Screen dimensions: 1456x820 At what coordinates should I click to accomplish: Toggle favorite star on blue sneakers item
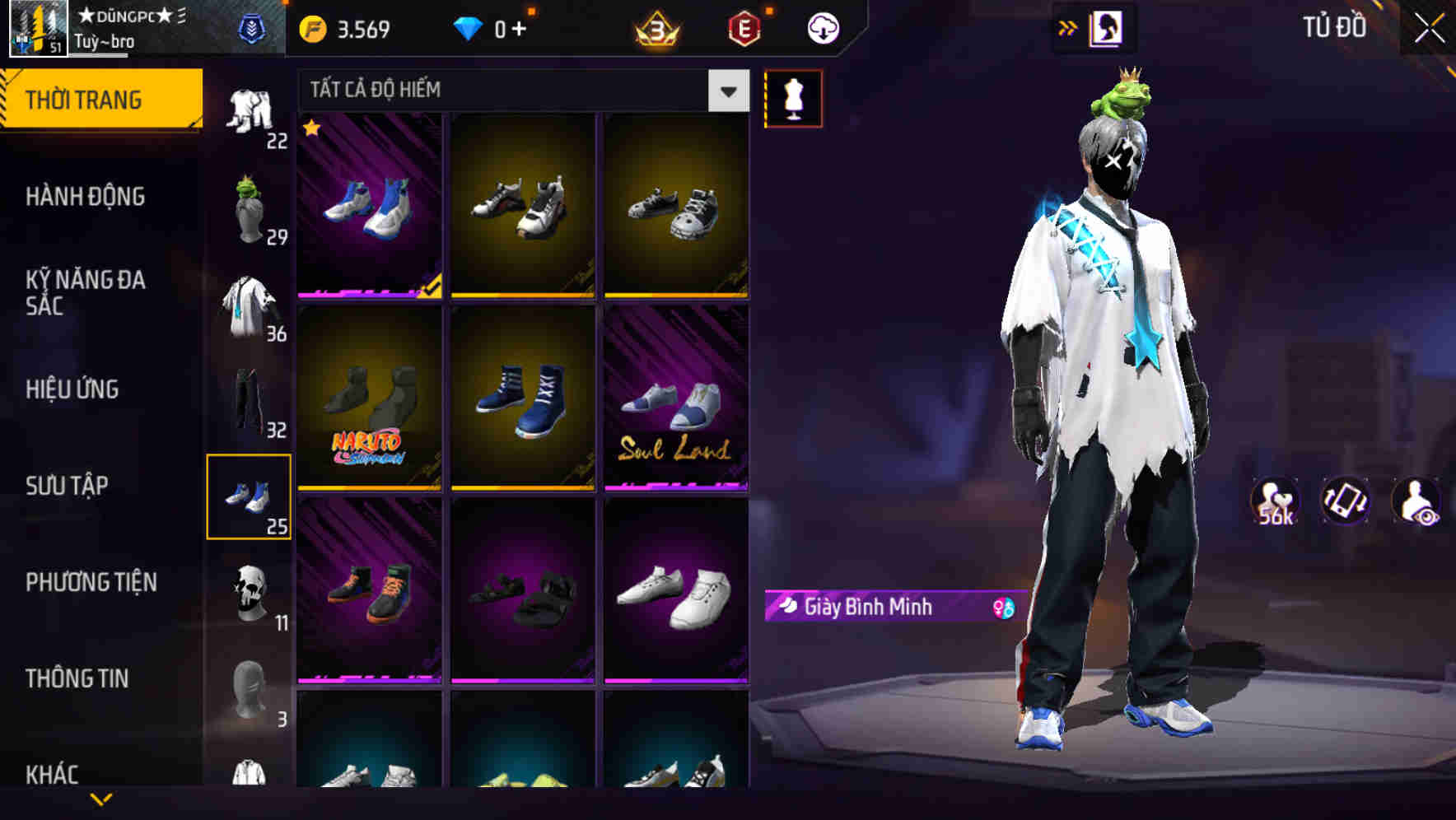pos(311,128)
